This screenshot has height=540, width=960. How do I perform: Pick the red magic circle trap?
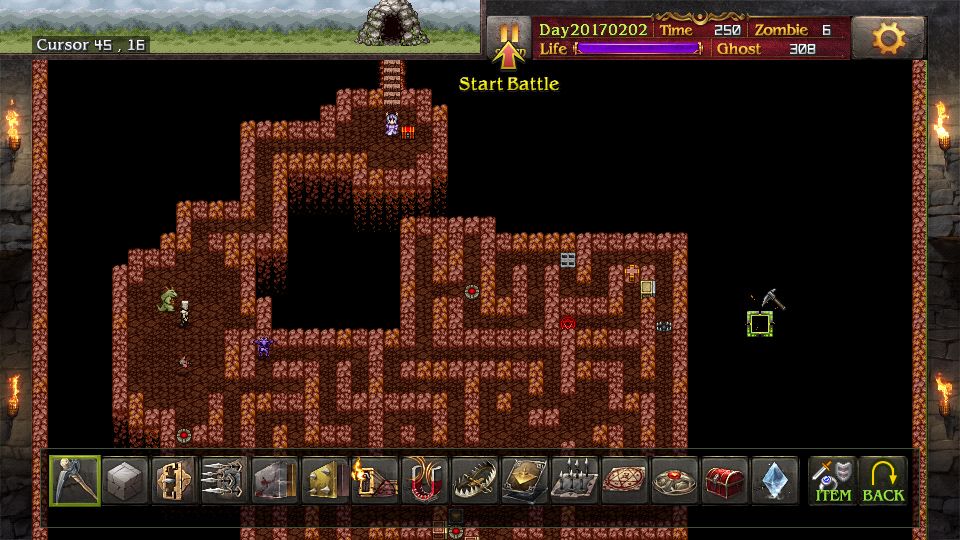pyautogui.click(x=626, y=481)
